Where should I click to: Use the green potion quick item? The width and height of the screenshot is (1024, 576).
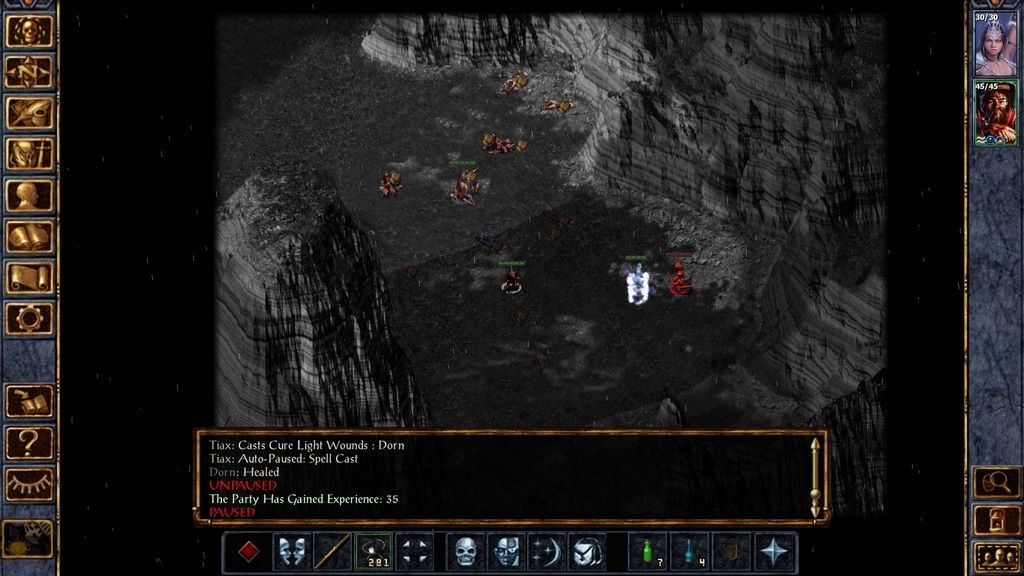pyautogui.click(x=648, y=552)
